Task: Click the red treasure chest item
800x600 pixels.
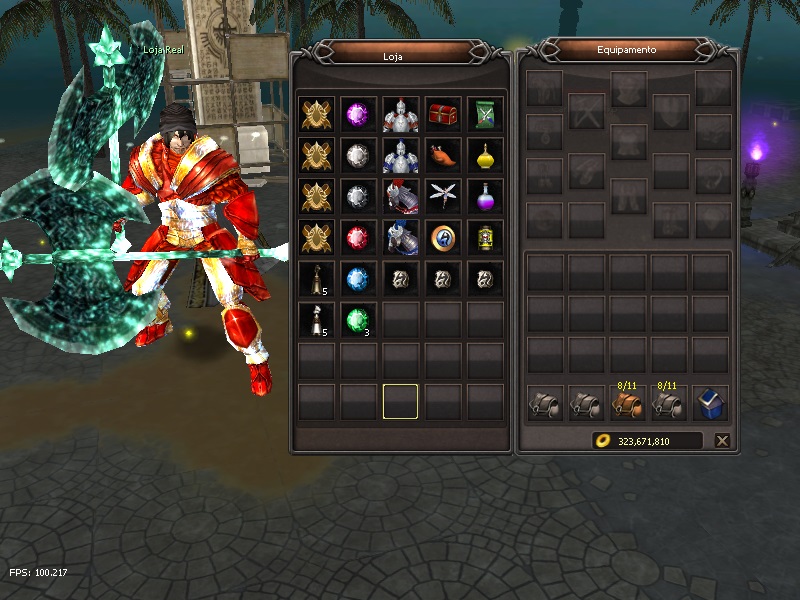Action: [442, 113]
